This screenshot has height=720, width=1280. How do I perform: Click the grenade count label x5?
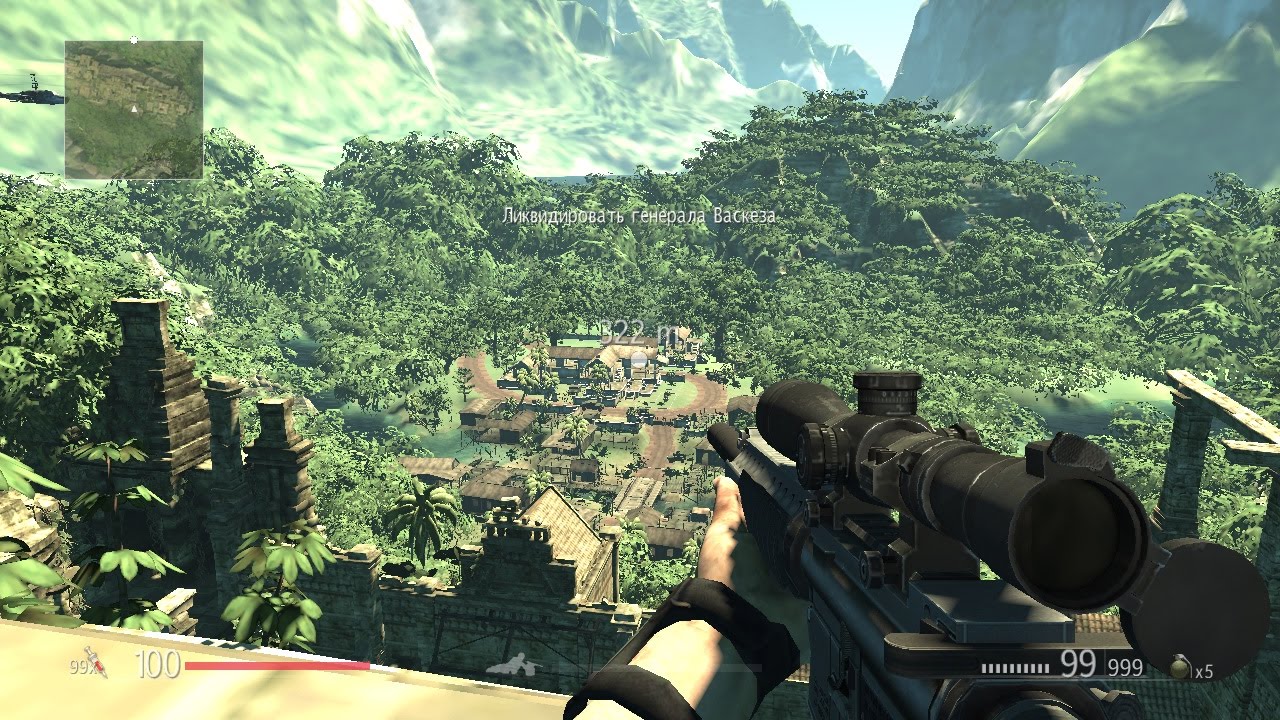click(1204, 670)
